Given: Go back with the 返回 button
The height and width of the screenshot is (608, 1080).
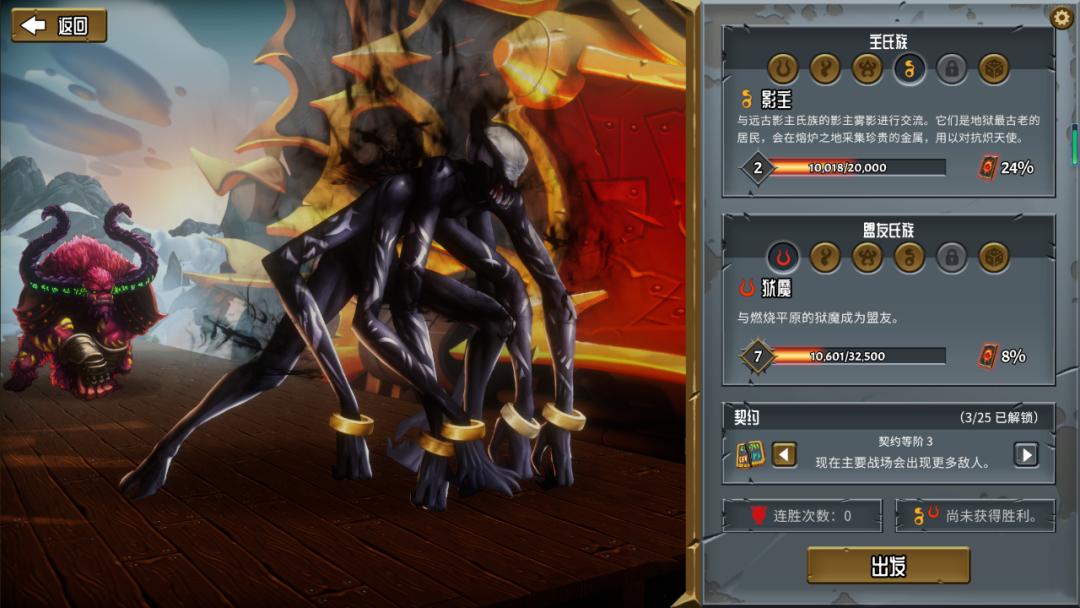Looking at the screenshot, I should (59, 26).
